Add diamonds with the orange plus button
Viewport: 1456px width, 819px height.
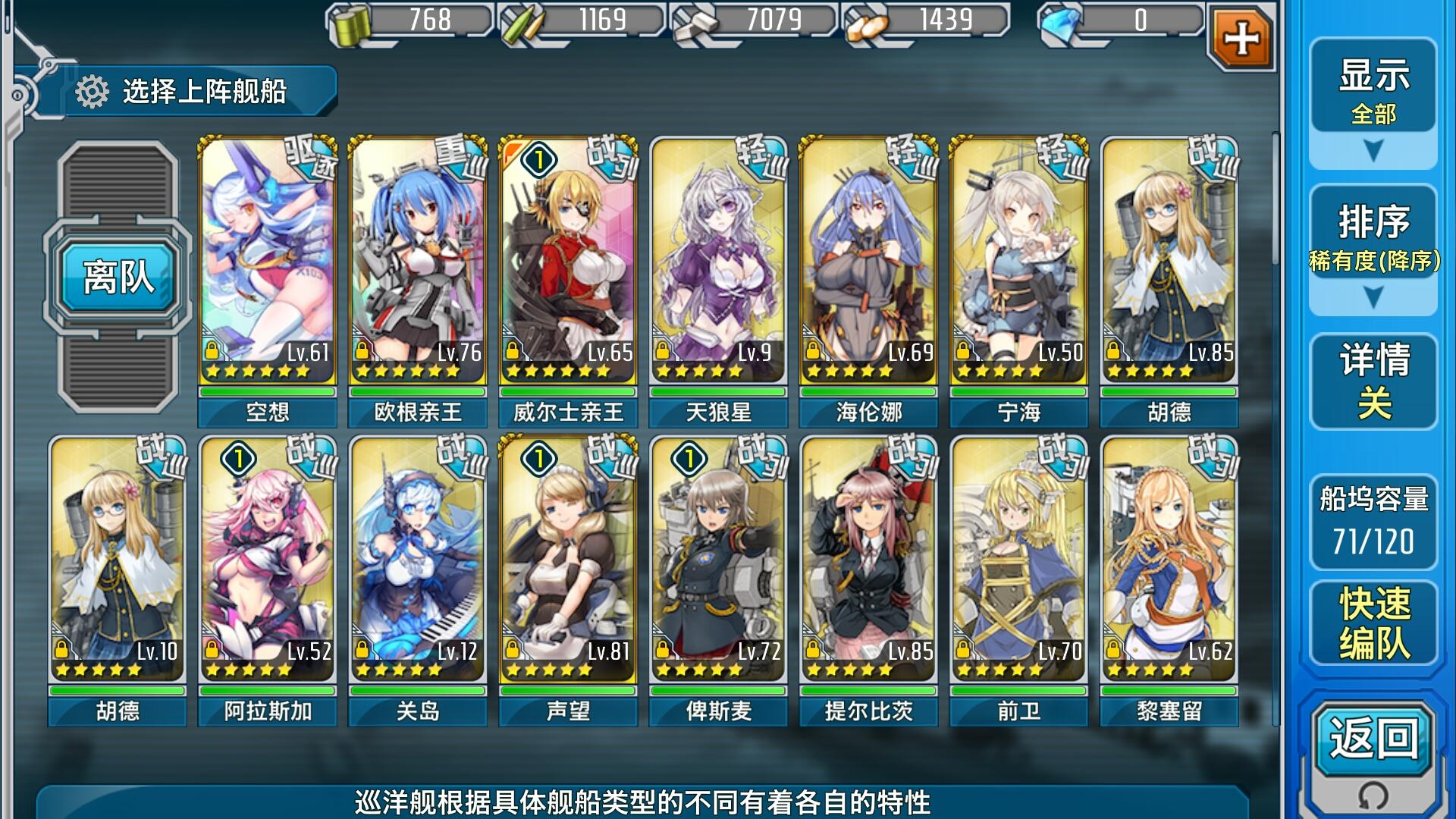coord(1241,38)
